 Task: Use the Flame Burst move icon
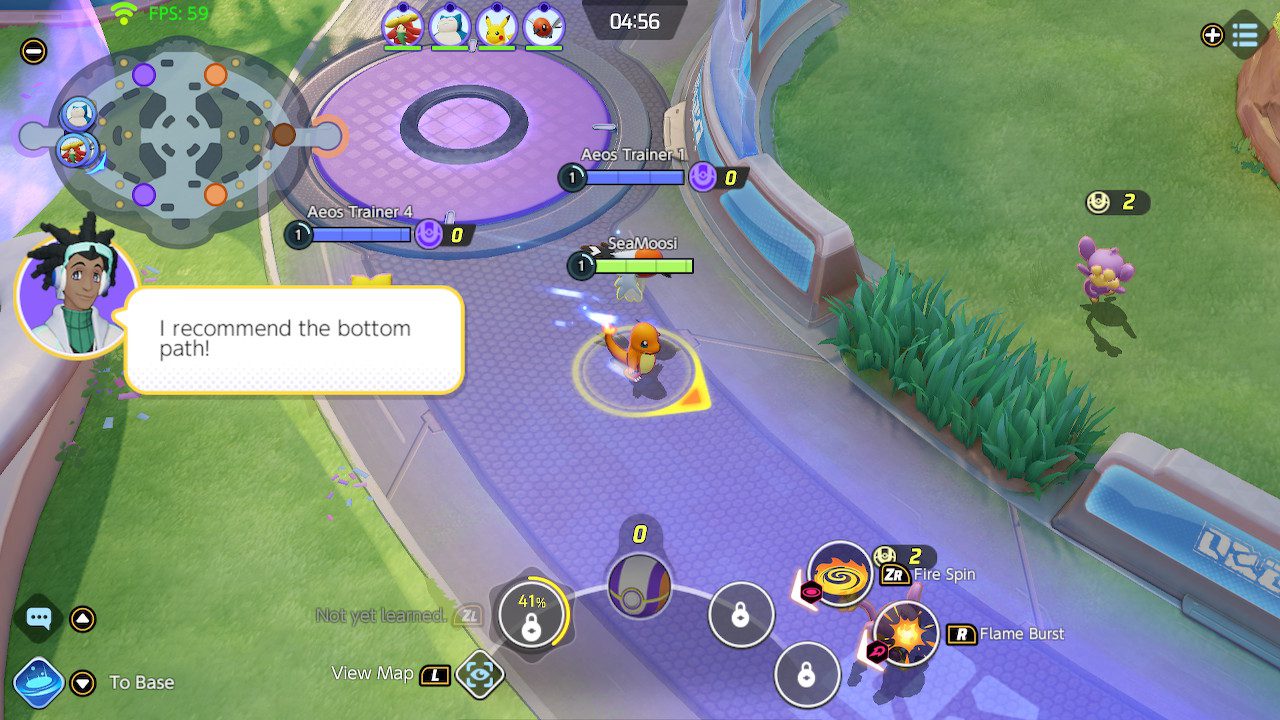coord(906,634)
